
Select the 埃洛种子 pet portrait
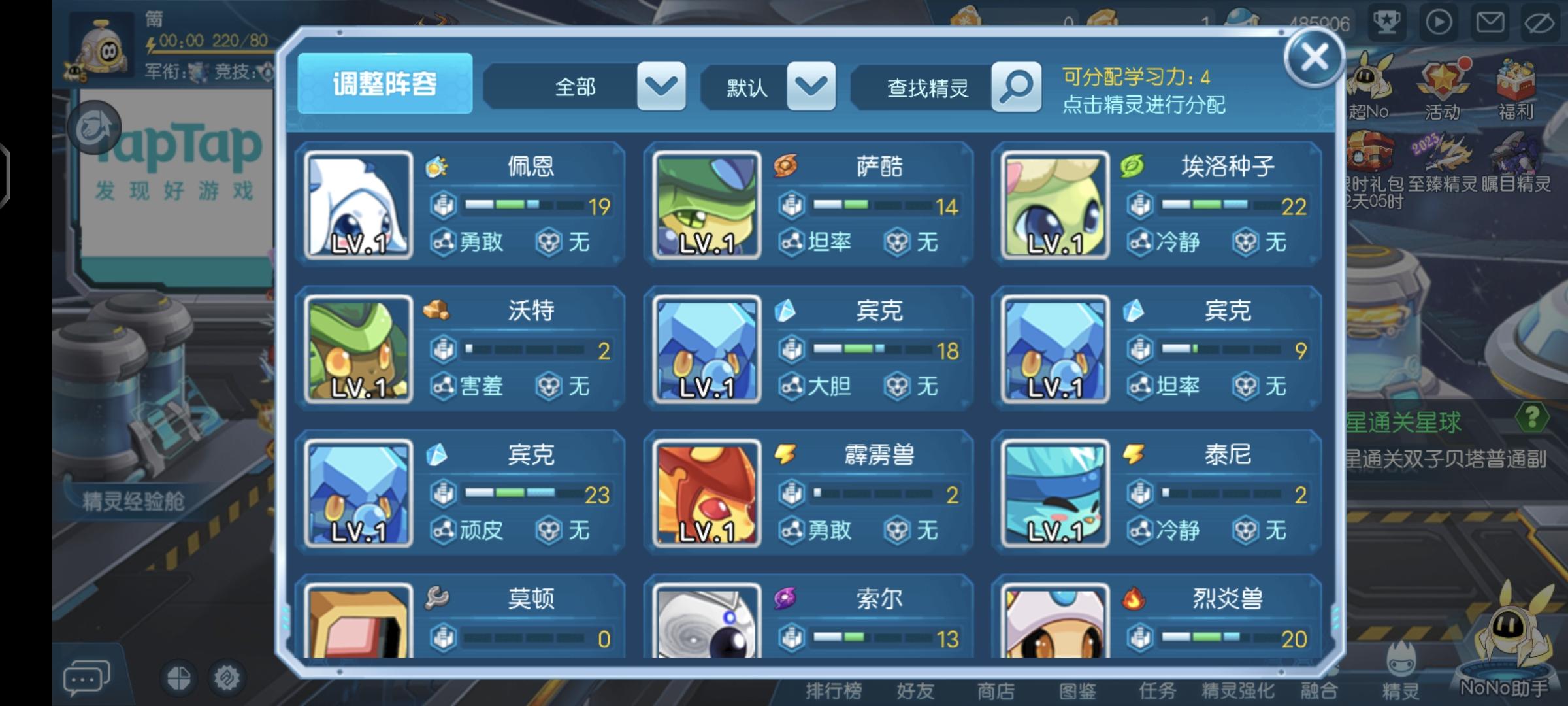1054,204
